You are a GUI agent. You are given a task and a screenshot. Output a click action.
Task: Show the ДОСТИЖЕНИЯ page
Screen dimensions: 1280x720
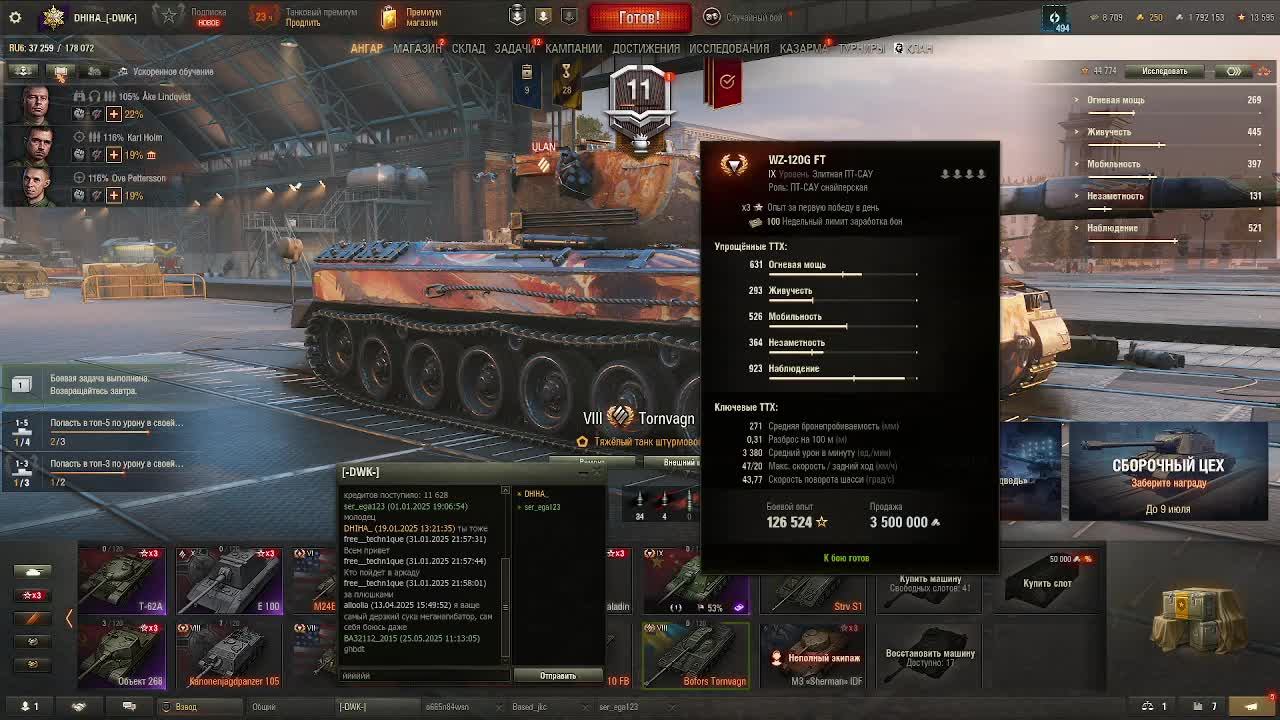pyautogui.click(x=646, y=48)
